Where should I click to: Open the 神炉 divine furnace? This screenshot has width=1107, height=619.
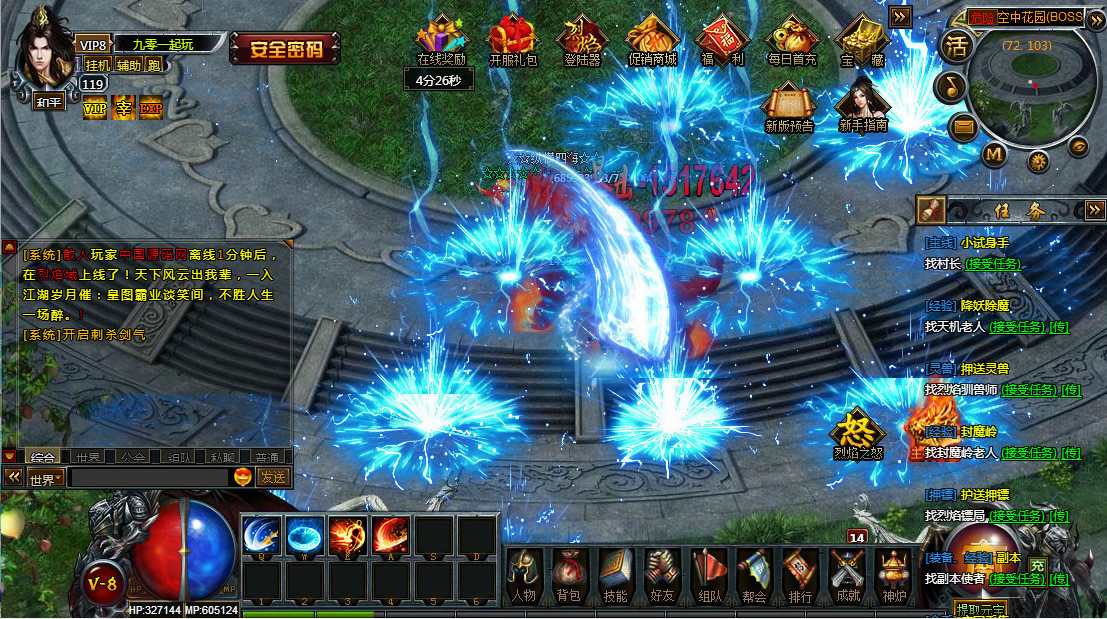(x=893, y=574)
